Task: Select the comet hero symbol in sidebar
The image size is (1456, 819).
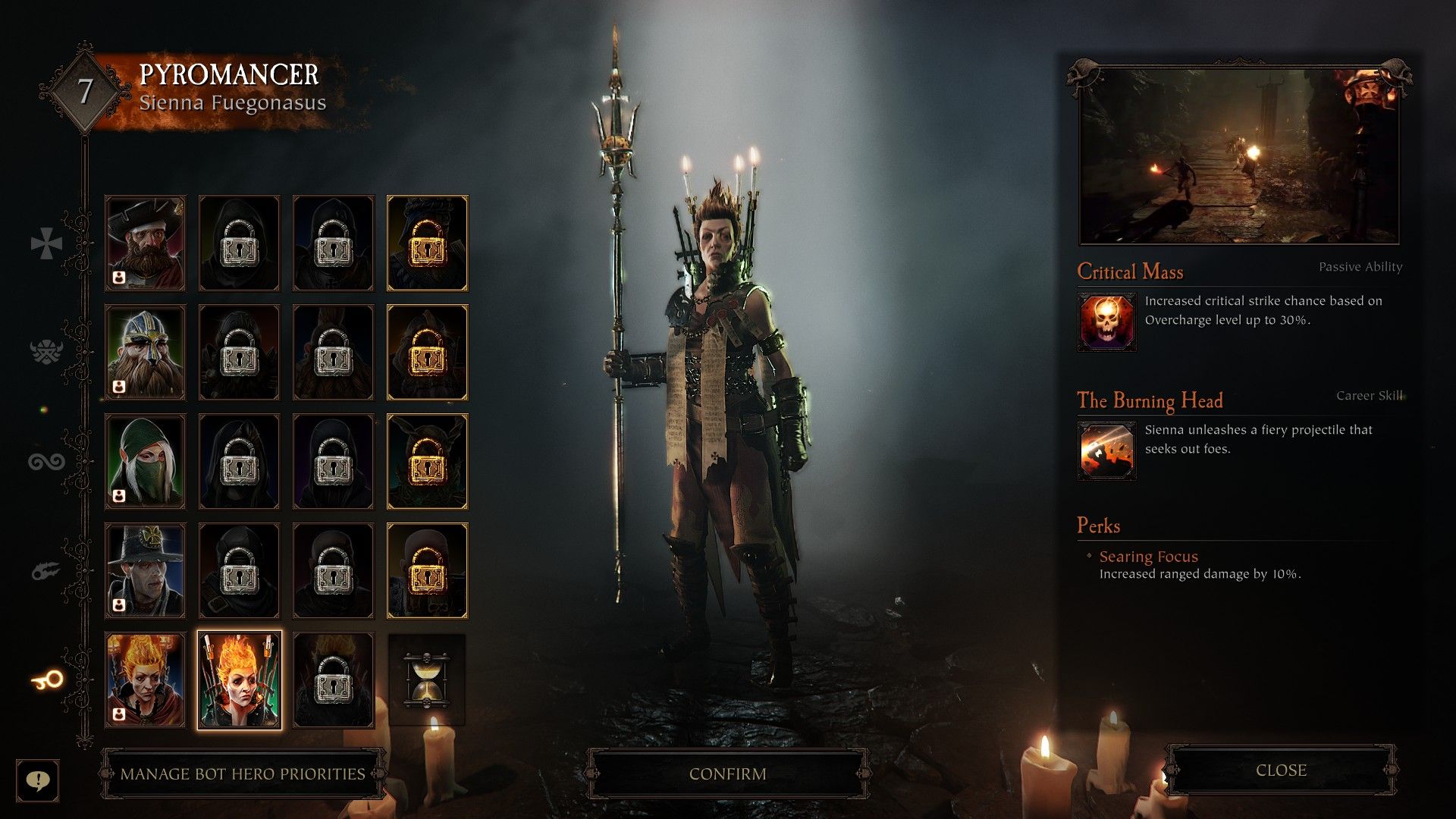Action: (x=47, y=570)
